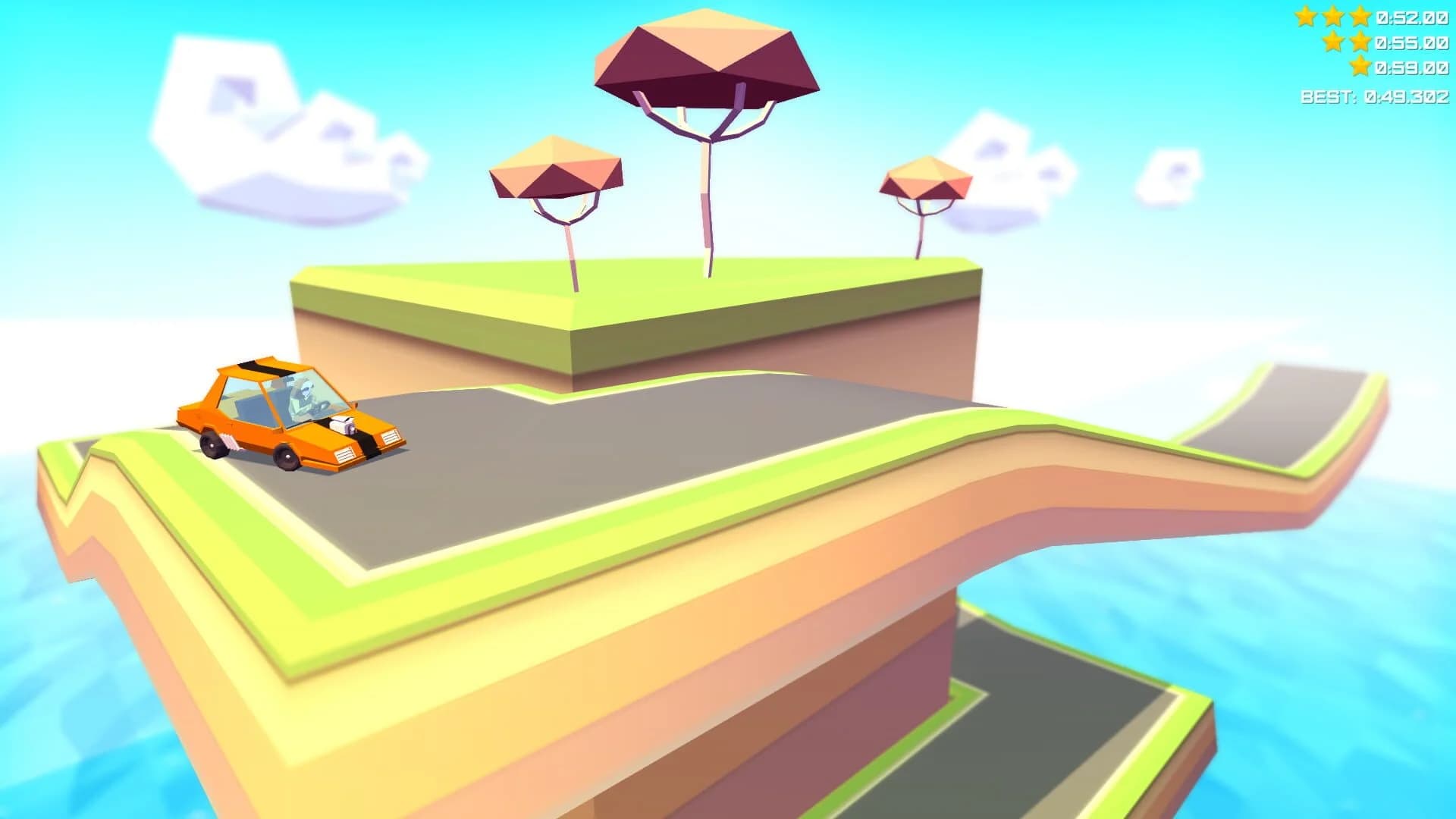This screenshot has width=1456, height=819.
Task: Click the third star next to 0:52.00
Action: click(x=1360, y=16)
